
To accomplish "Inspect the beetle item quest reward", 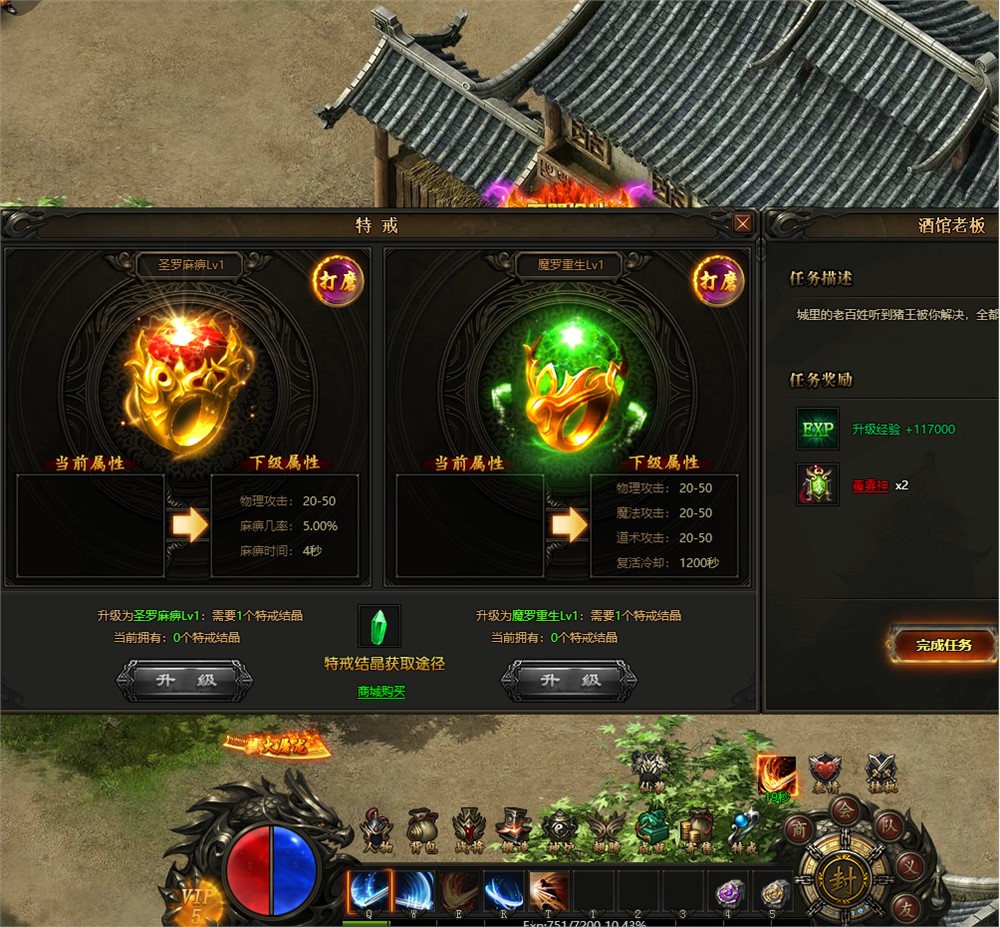I will [x=817, y=485].
